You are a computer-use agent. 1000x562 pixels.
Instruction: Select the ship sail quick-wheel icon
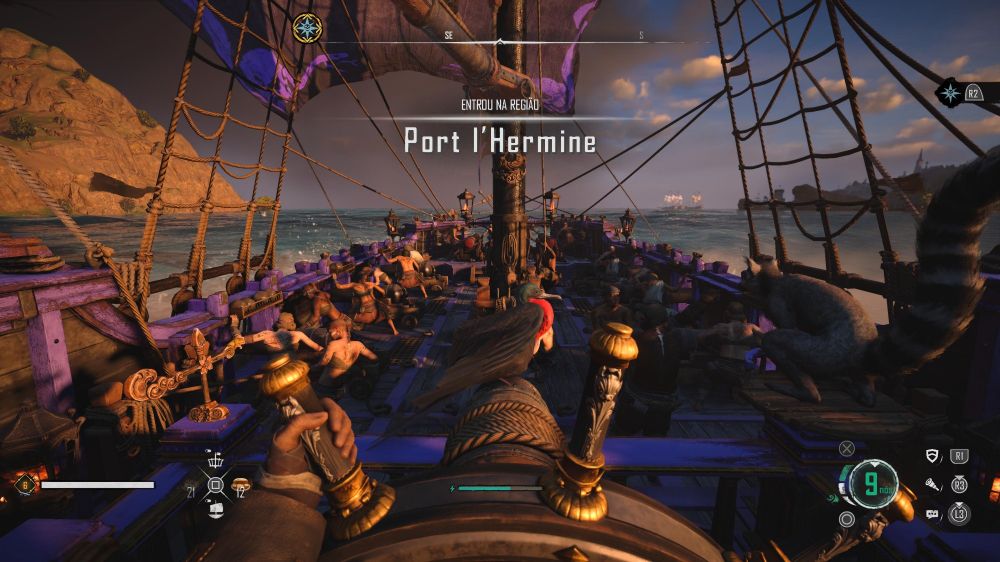tap(216, 510)
